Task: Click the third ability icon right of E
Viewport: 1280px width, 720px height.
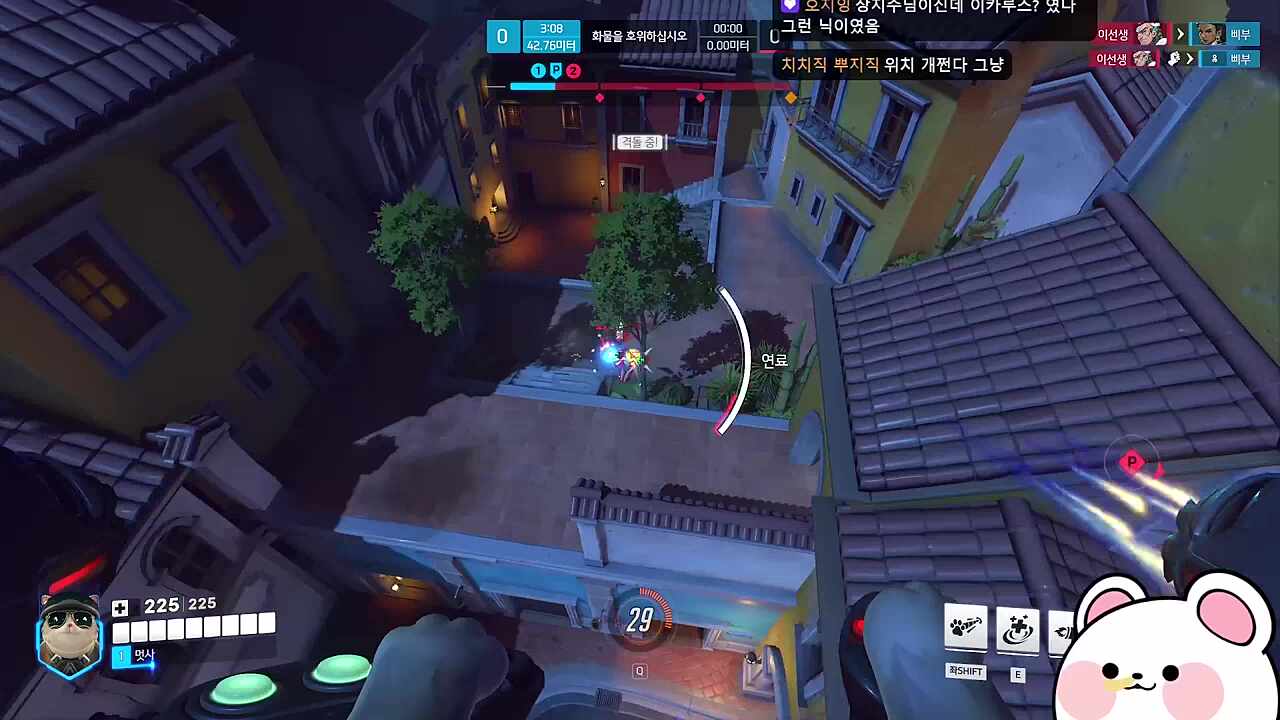Action: tap(1063, 628)
